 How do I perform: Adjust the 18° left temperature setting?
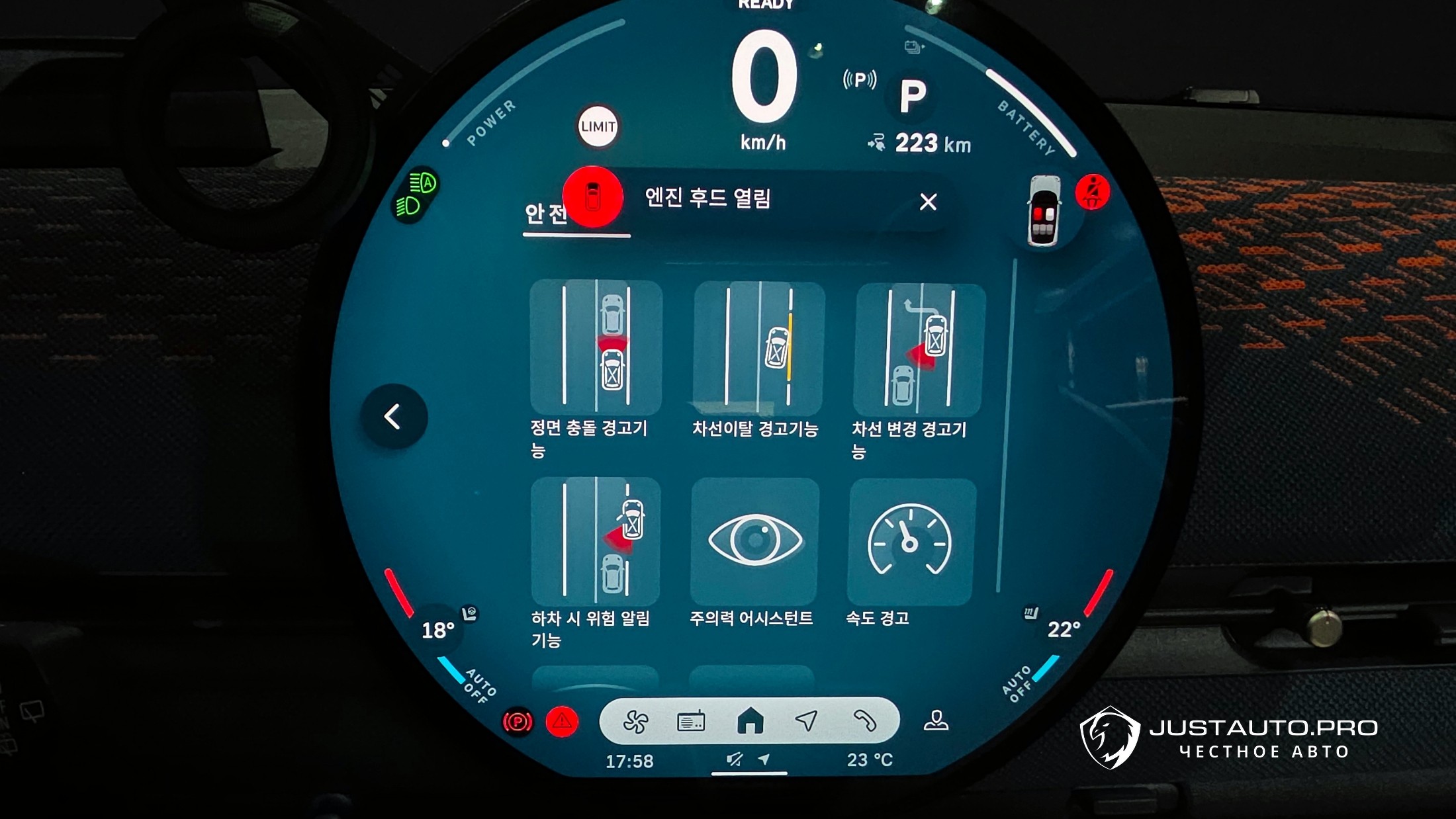[x=437, y=630]
